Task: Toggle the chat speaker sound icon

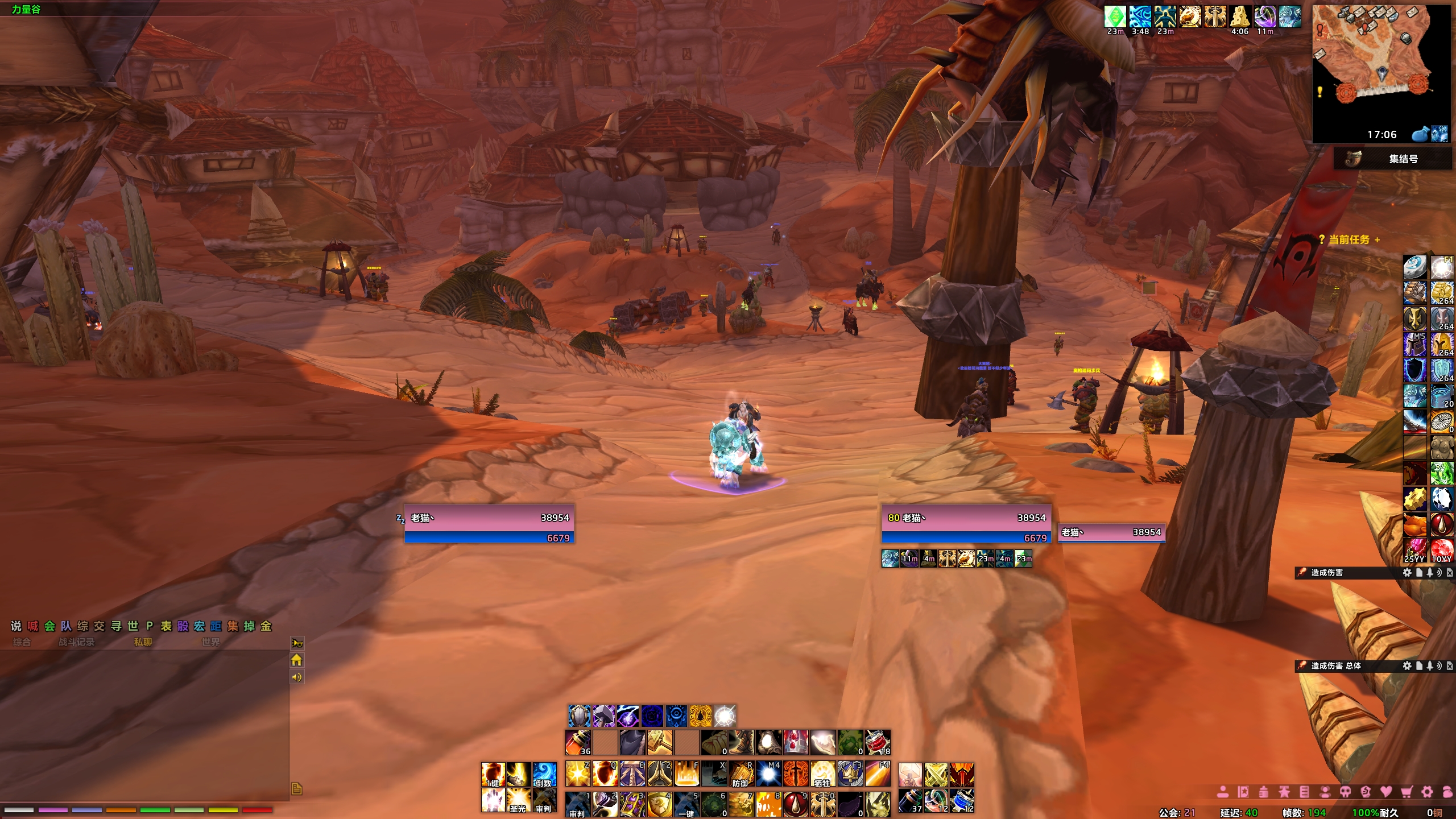Action: pos(297,677)
